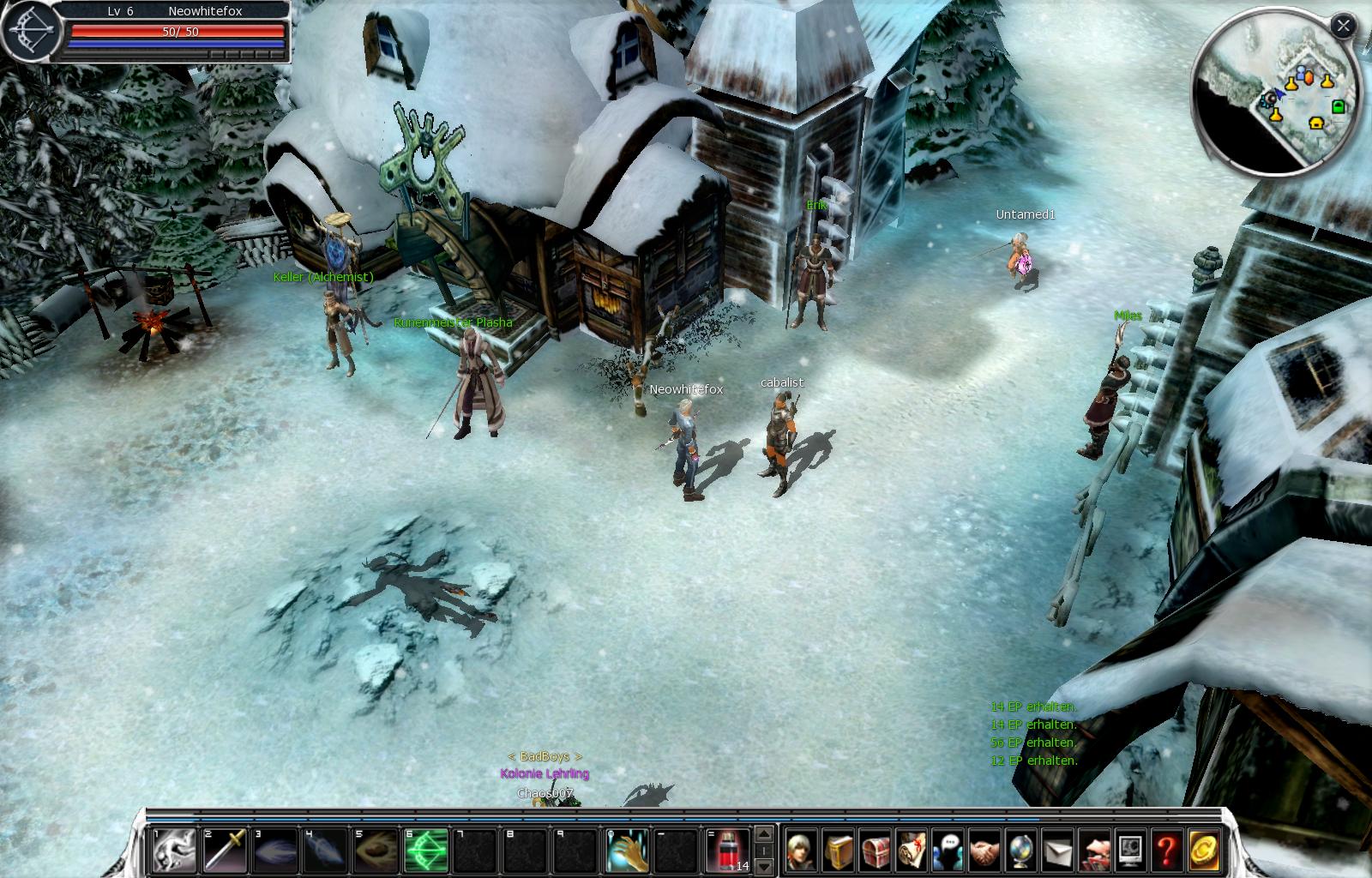The width and height of the screenshot is (1372, 878).
Task: Switch hotbar page with the down arrow
Action: coord(765,865)
